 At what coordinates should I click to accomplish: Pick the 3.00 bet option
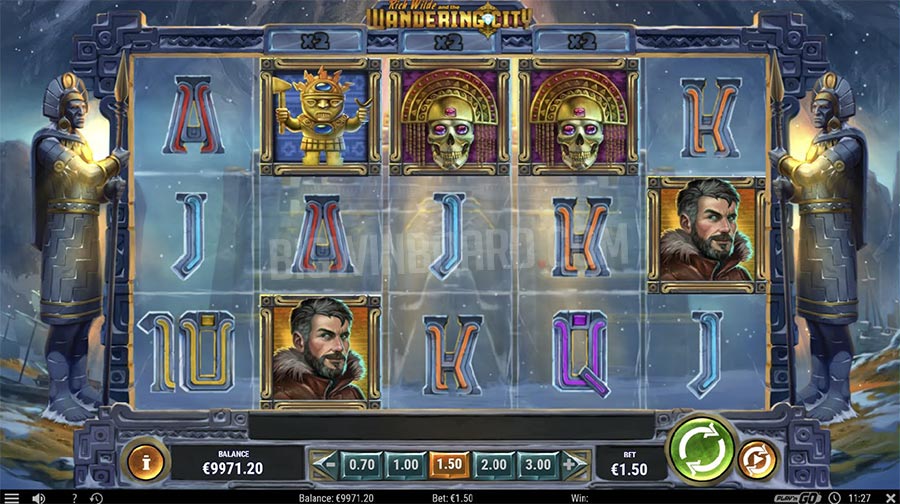537,464
